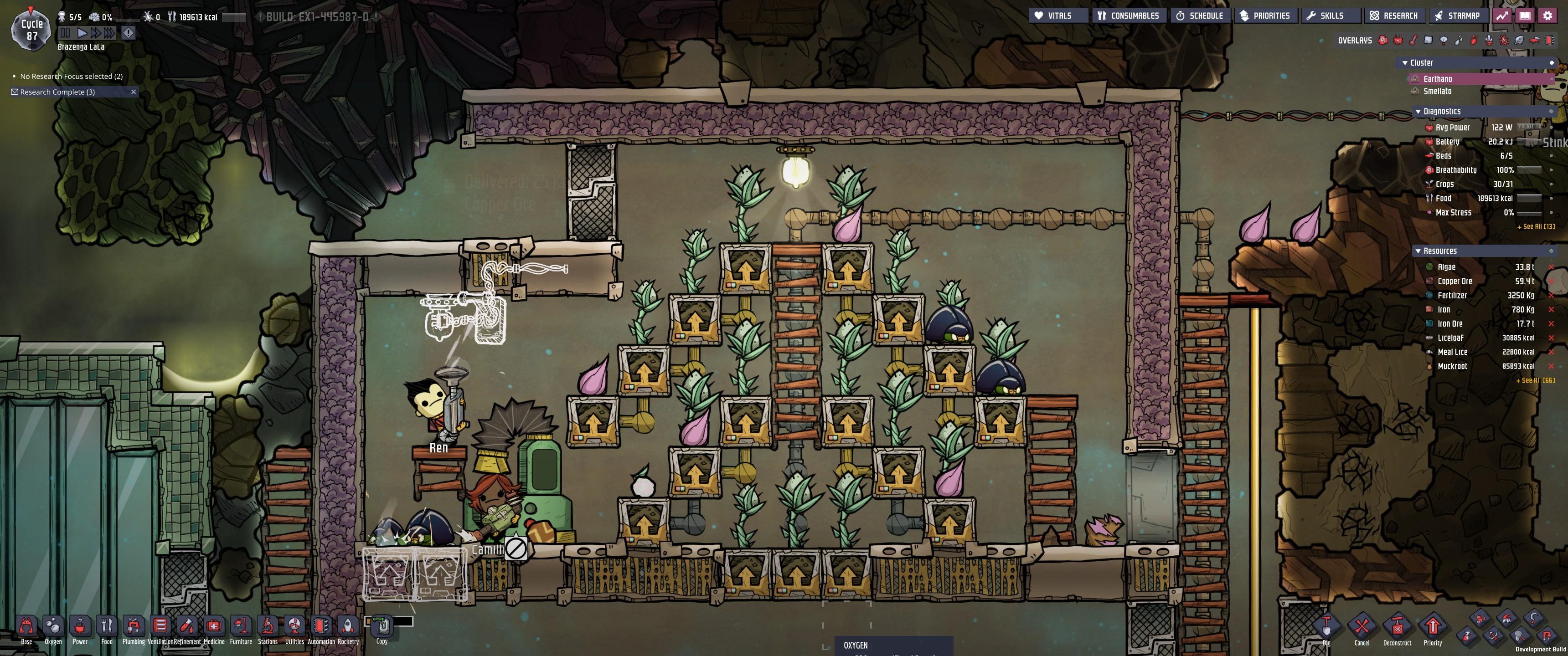Pause the game
This screenshot has width=1568, height=656.
[66, 33]
